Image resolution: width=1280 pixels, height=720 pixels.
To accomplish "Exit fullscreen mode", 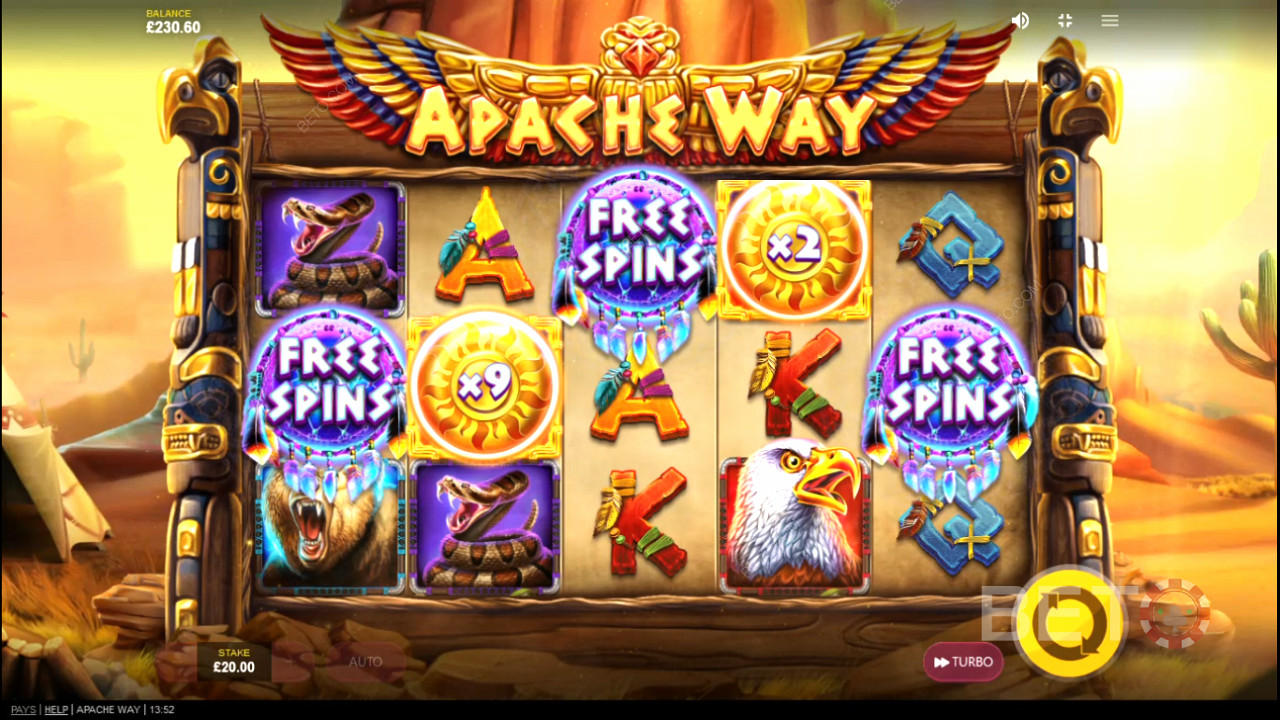I will (1065, 21).
